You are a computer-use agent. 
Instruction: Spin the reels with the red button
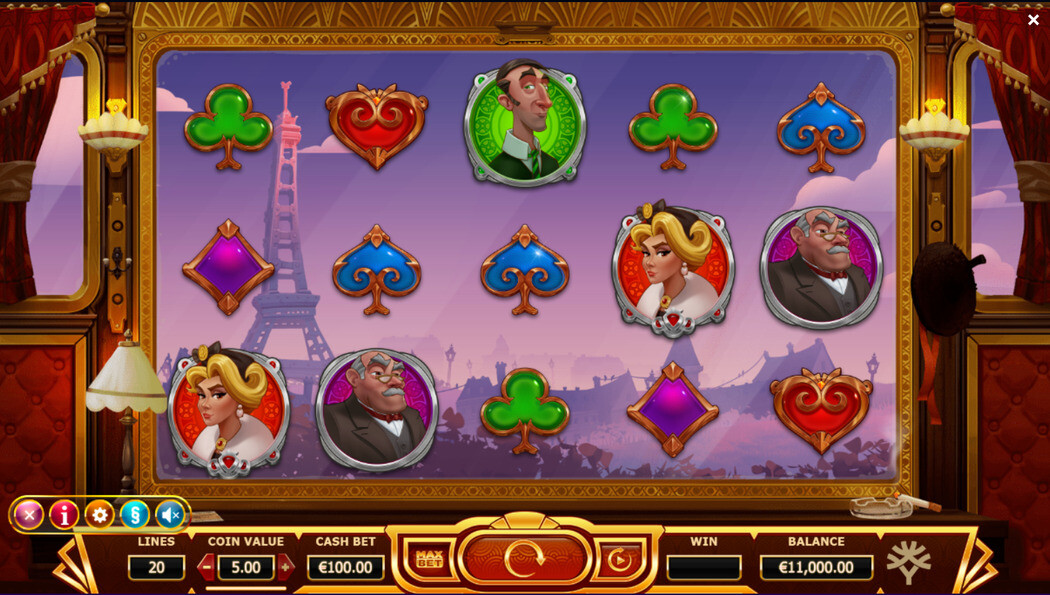[x=524, y=559]
